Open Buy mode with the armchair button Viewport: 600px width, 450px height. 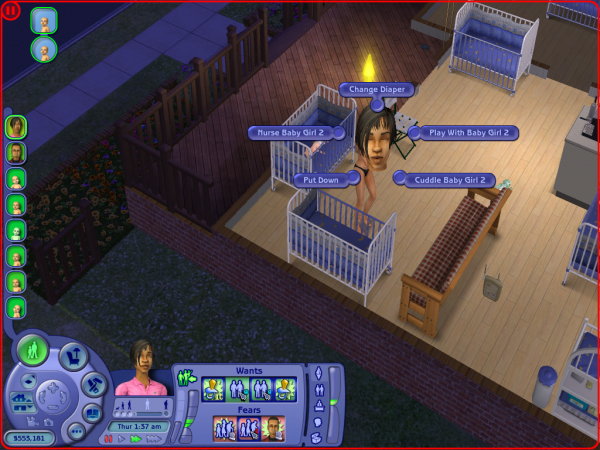(73, 354)
